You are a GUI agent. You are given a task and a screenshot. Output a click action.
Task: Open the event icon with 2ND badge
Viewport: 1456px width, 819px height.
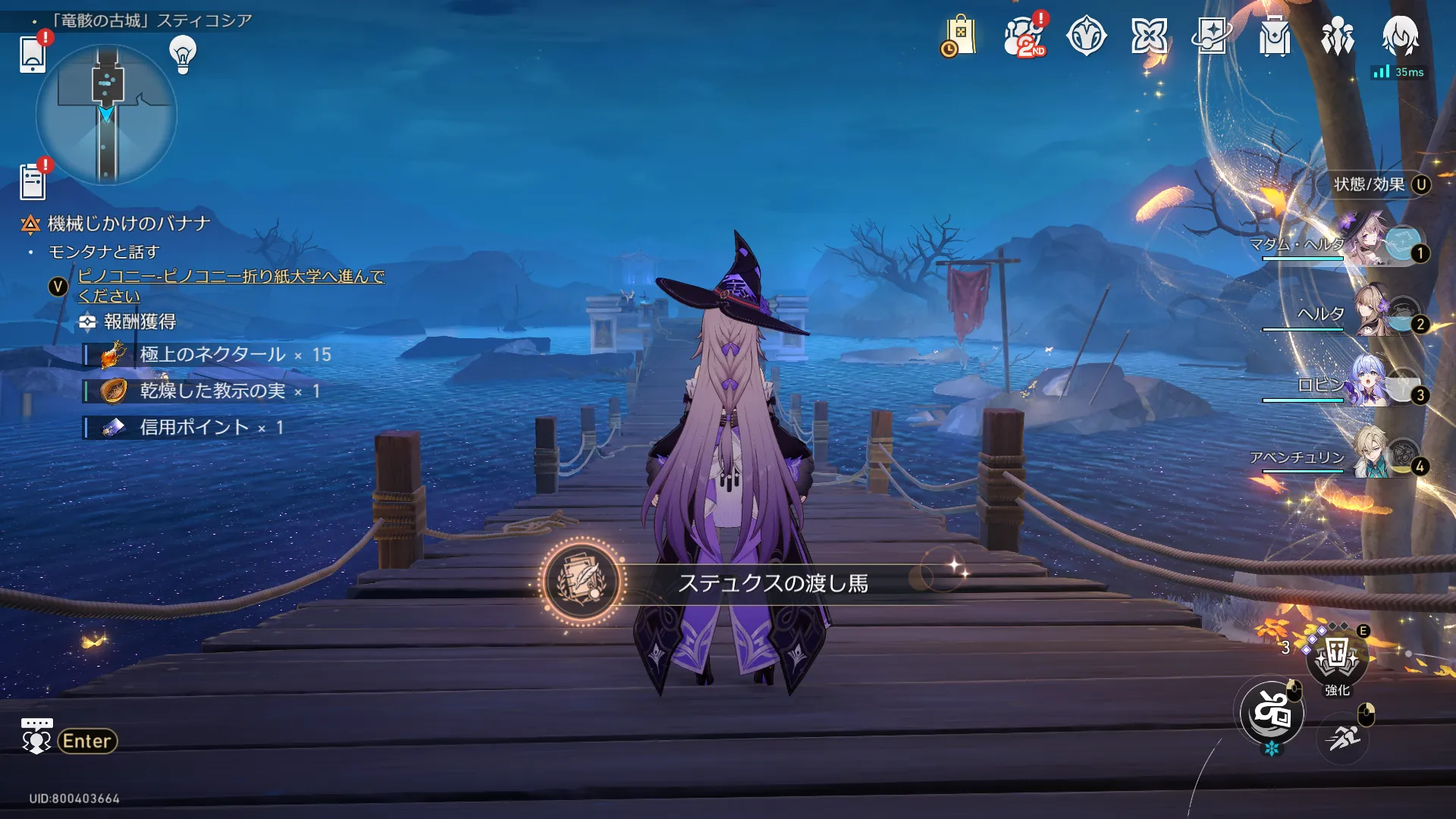click(x=1023, y=36)
